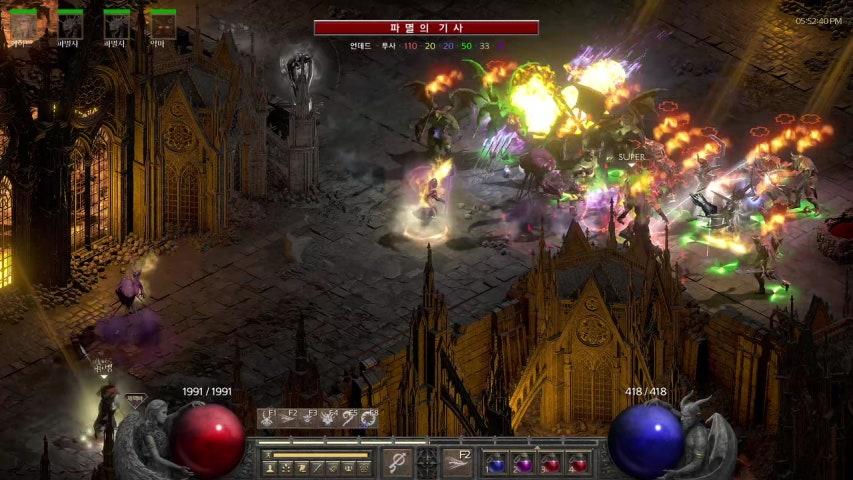The width and height of the screenshot is (853, 480).
Task: Use the blue mana potion in belt slot 1
Action: [x=496, y=463]
